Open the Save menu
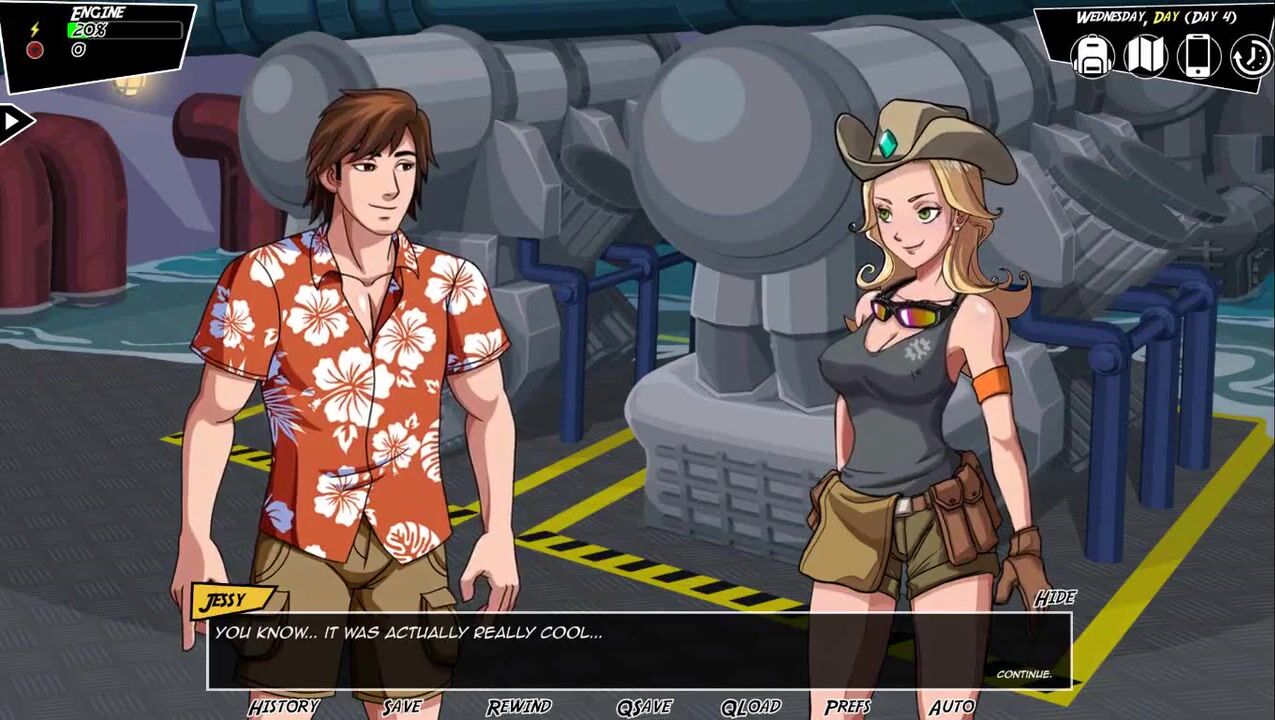1275x720 pixels. point(402,707)
